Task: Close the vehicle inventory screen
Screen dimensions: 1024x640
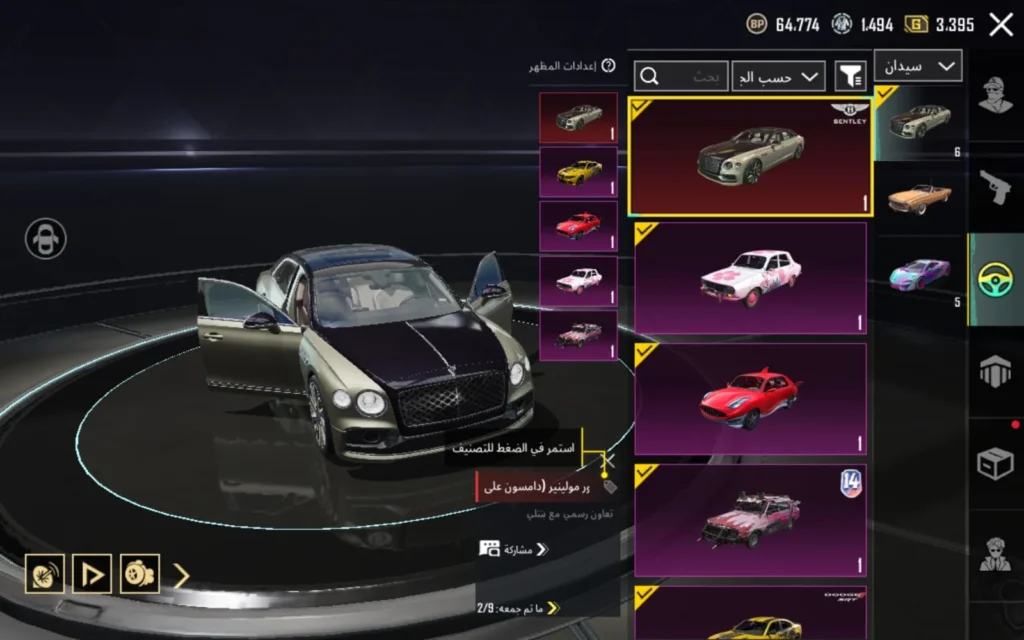Action: tap(1001, 25)
